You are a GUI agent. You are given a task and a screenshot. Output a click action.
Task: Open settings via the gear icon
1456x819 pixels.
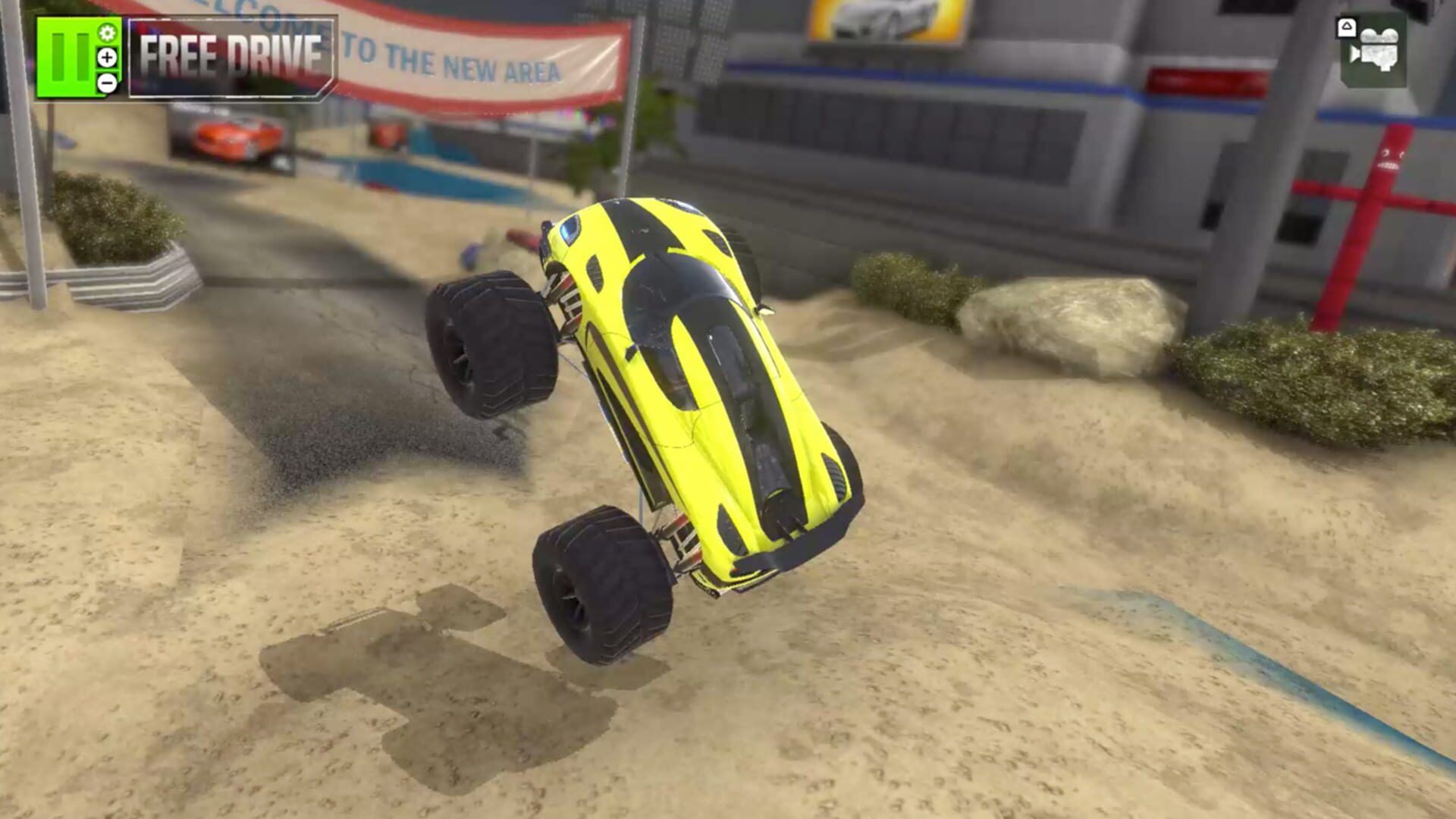(x=108, y=34)
